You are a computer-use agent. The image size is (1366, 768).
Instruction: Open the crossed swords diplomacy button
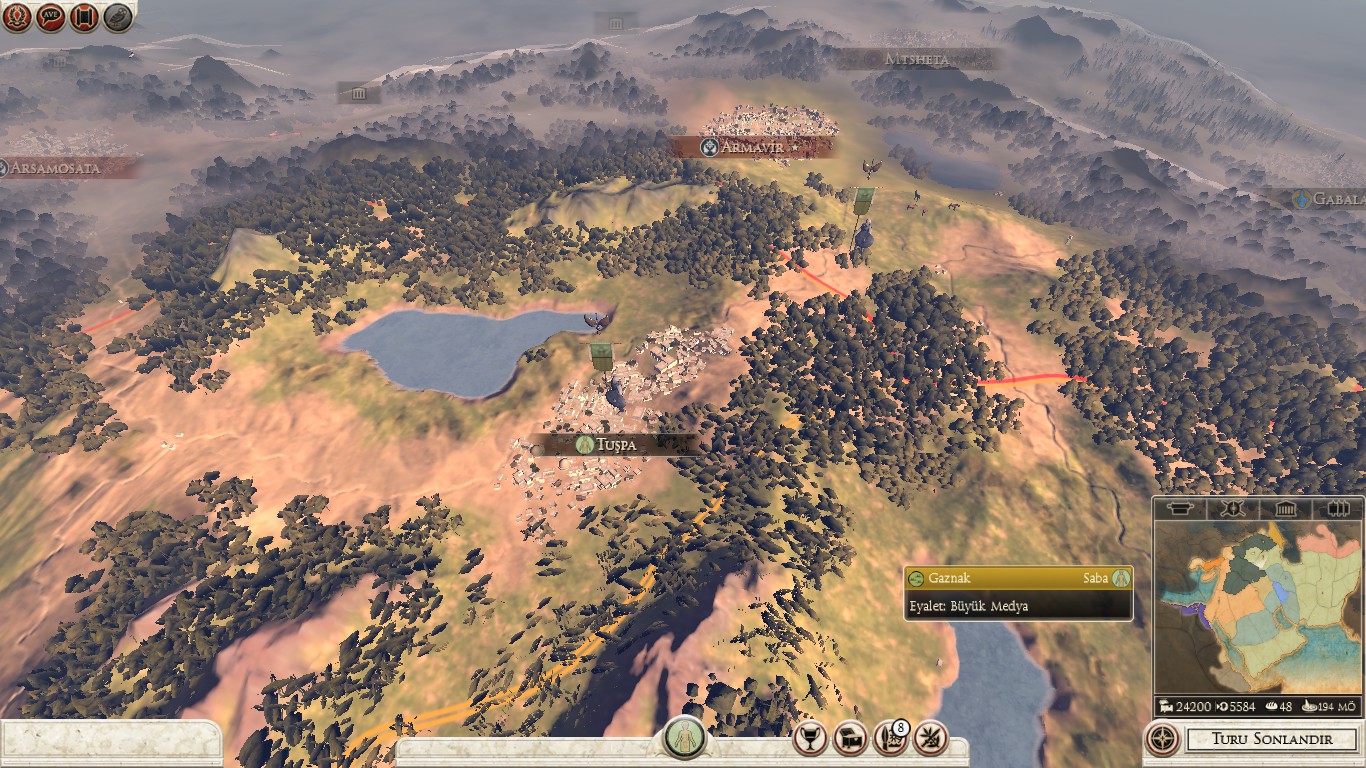pyautogui.click(x=930, y=738)
